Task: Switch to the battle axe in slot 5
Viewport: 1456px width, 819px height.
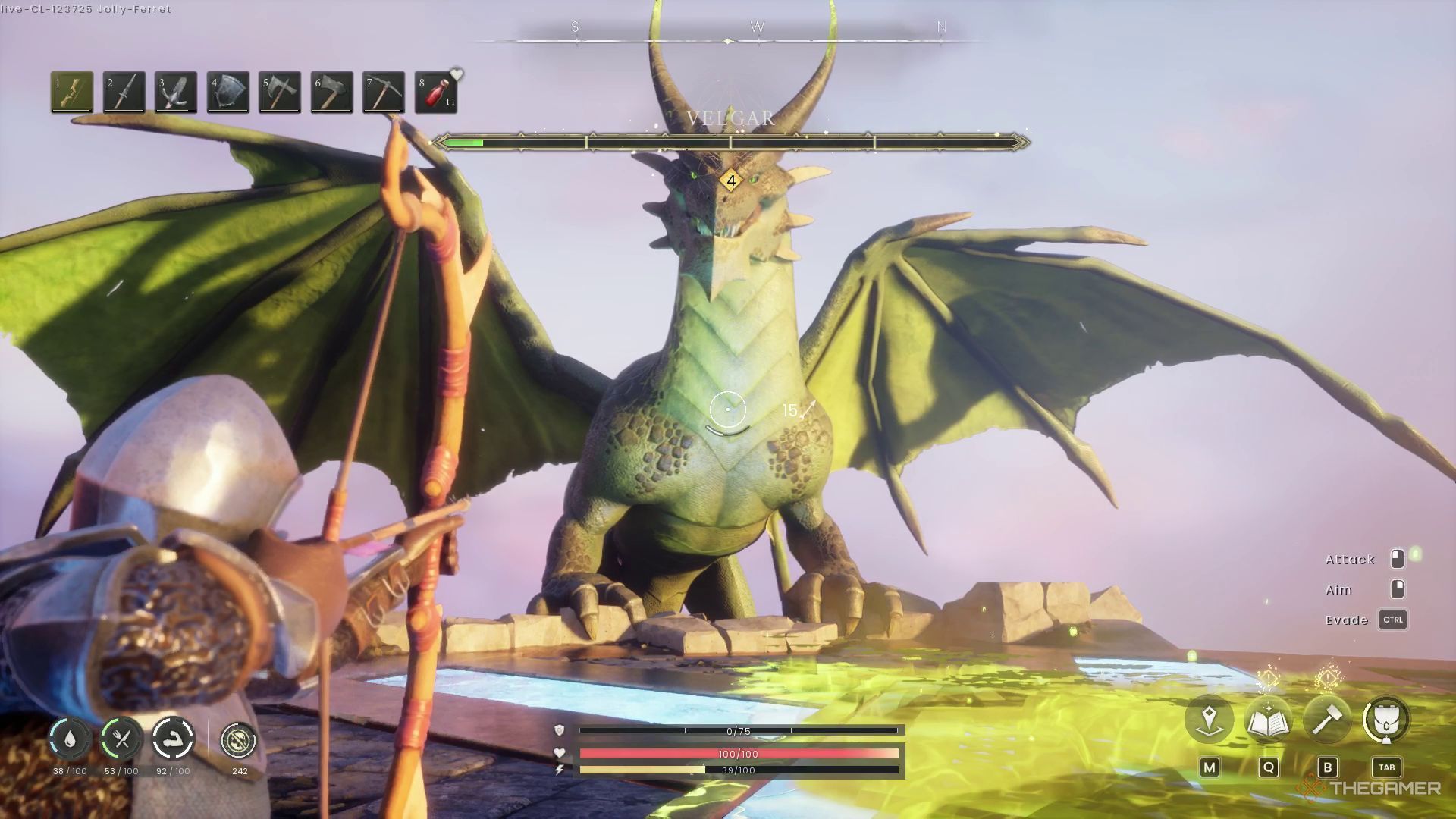Action: click(x=280, y=92)
